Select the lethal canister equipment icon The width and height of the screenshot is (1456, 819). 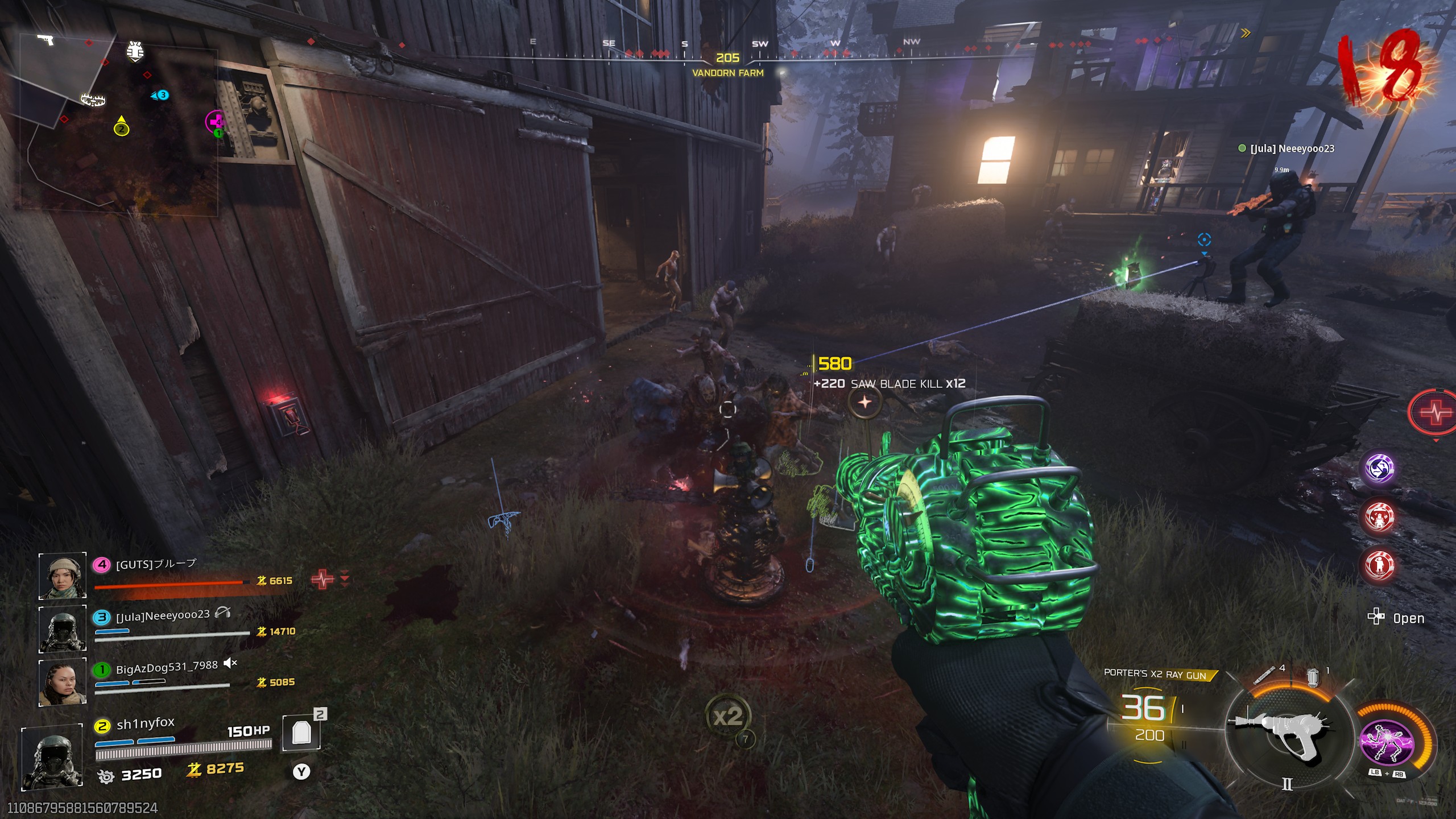[x=1313, y=677]
